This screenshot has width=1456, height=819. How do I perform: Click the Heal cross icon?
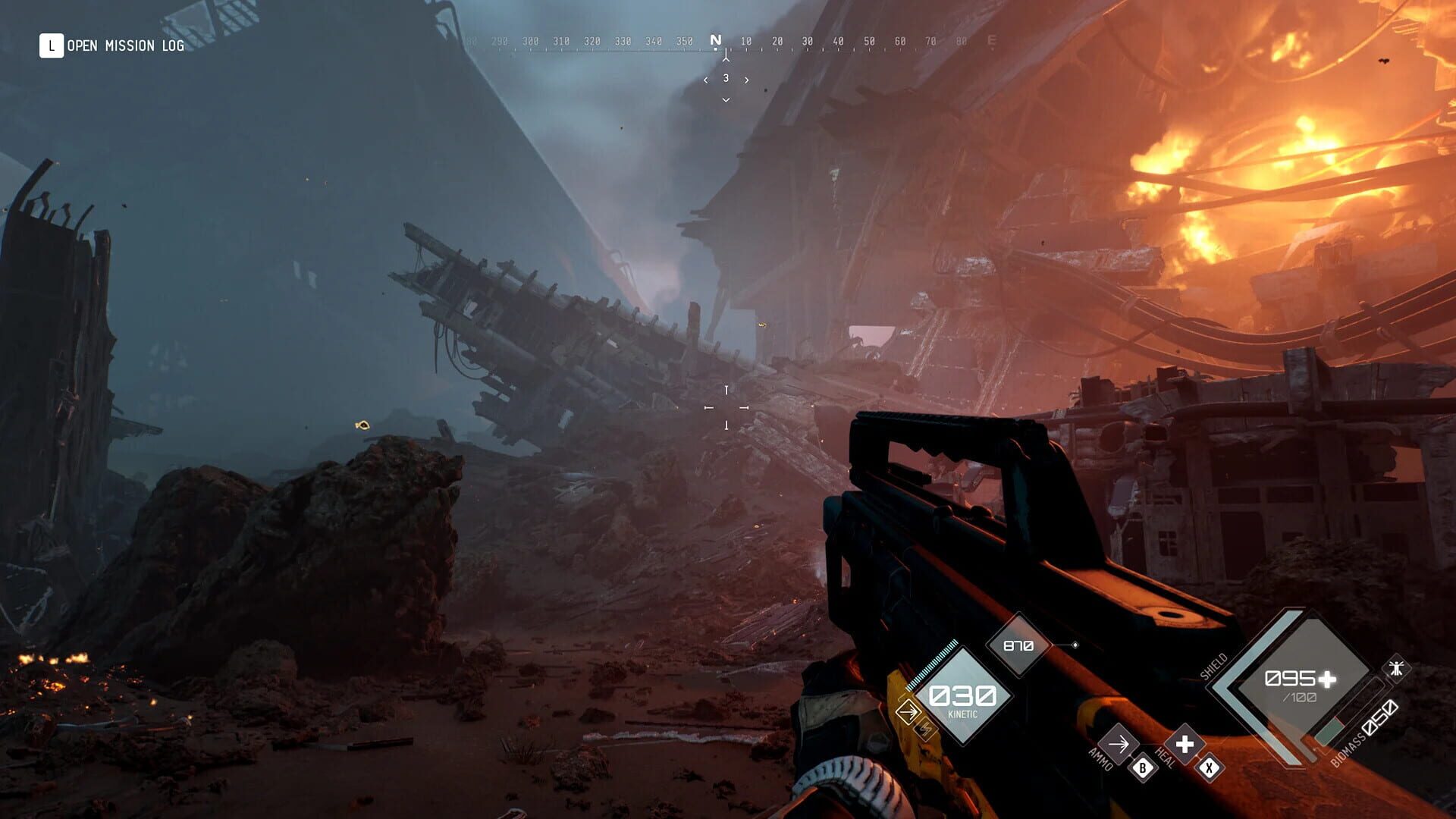[x=1184, y=744]
